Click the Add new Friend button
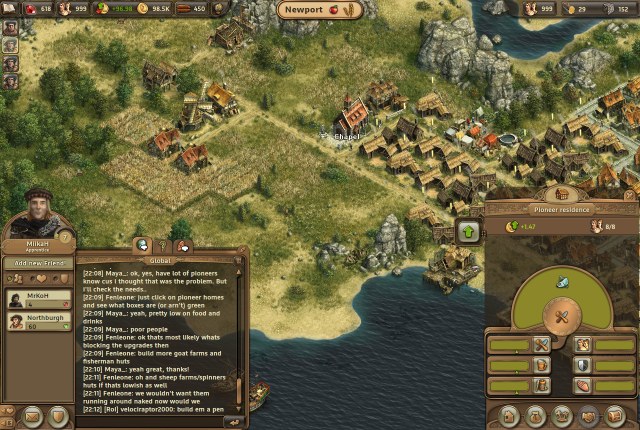This screenshot has width=640, height=430. [x=36, y=262]
